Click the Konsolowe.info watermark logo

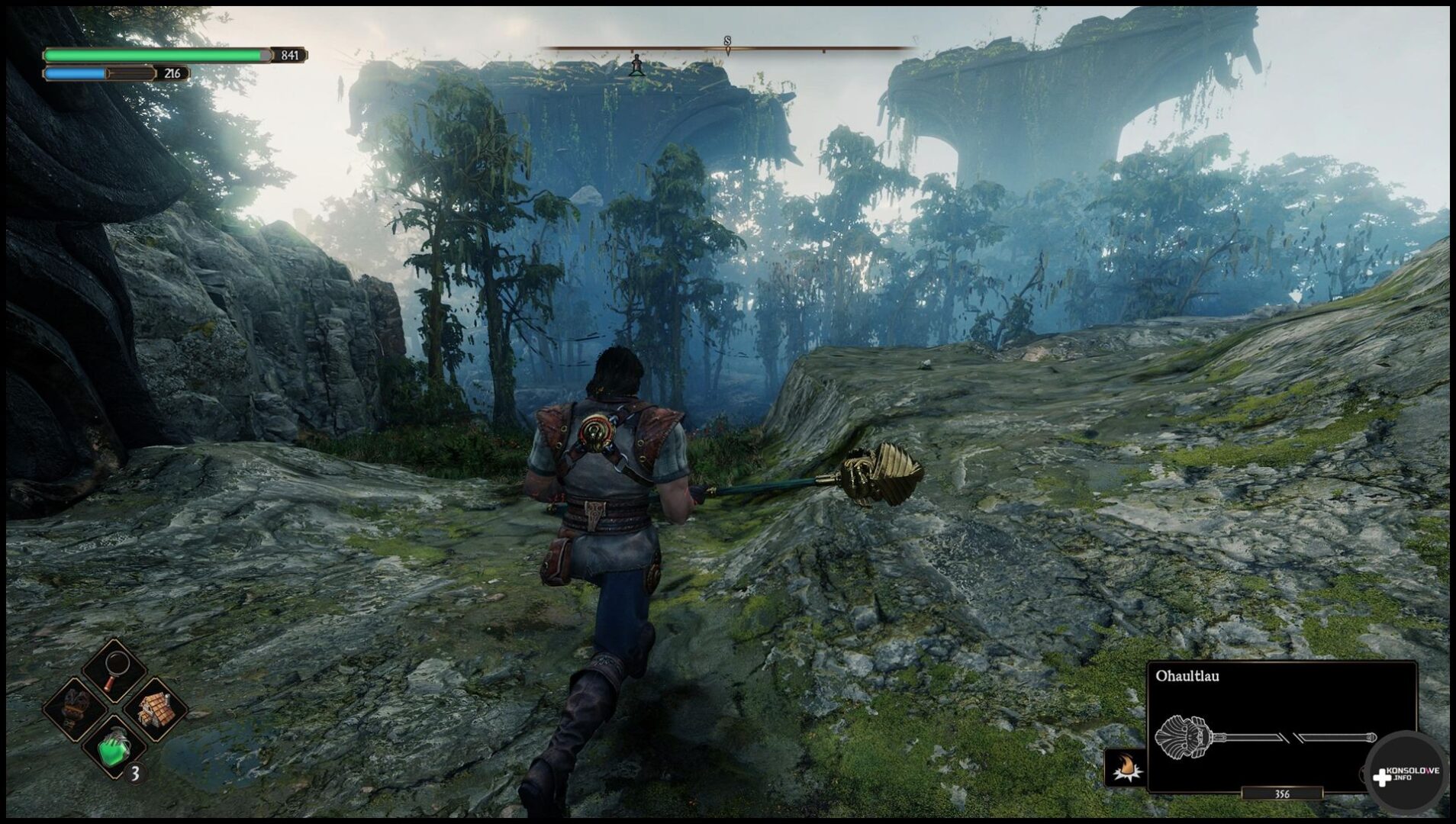click(1406, 774)
